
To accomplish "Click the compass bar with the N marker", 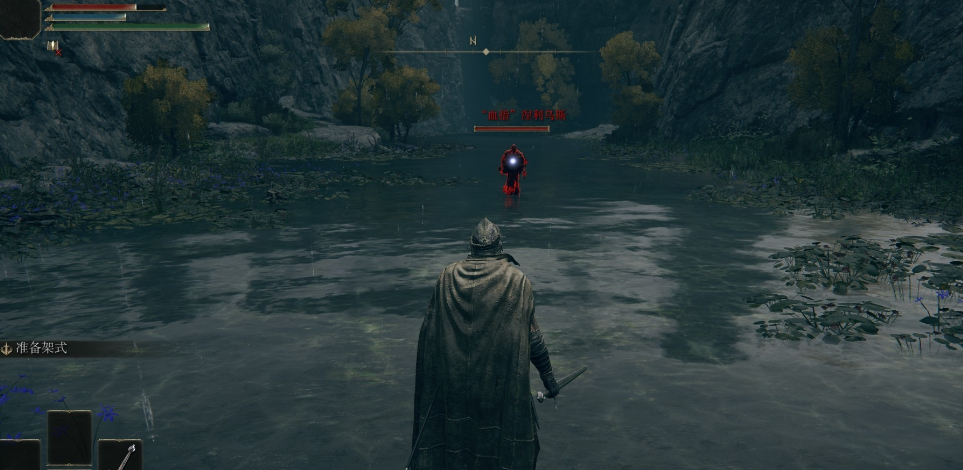I will (485, 50).
